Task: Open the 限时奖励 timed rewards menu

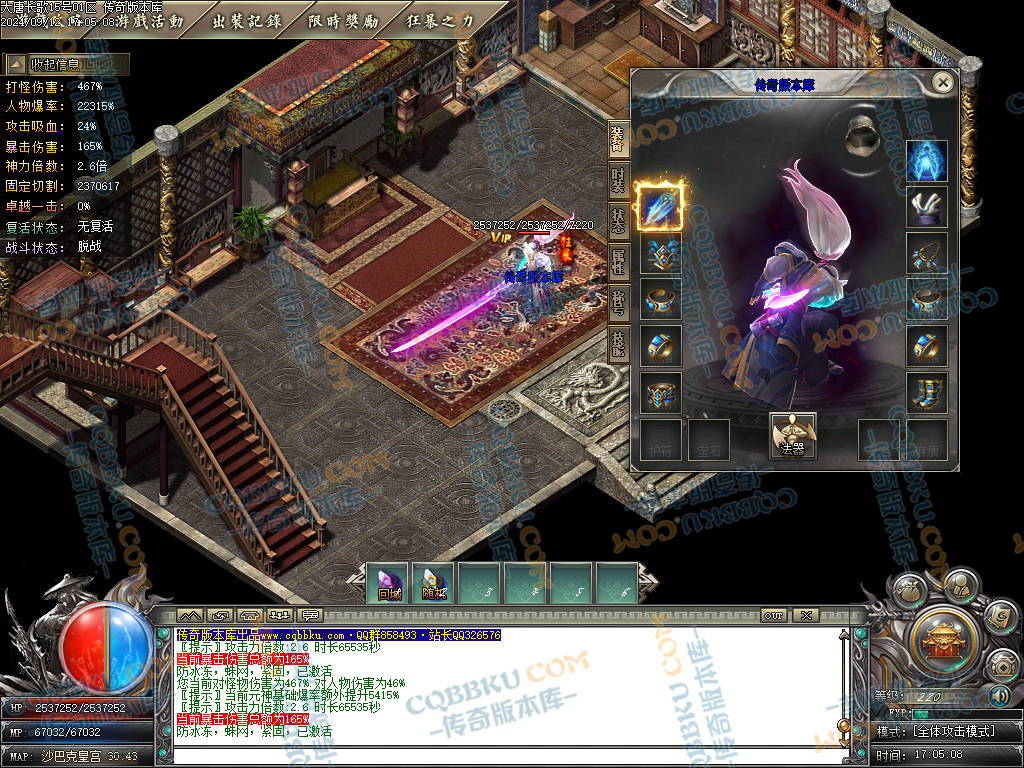Action: [x=343, y=21]
